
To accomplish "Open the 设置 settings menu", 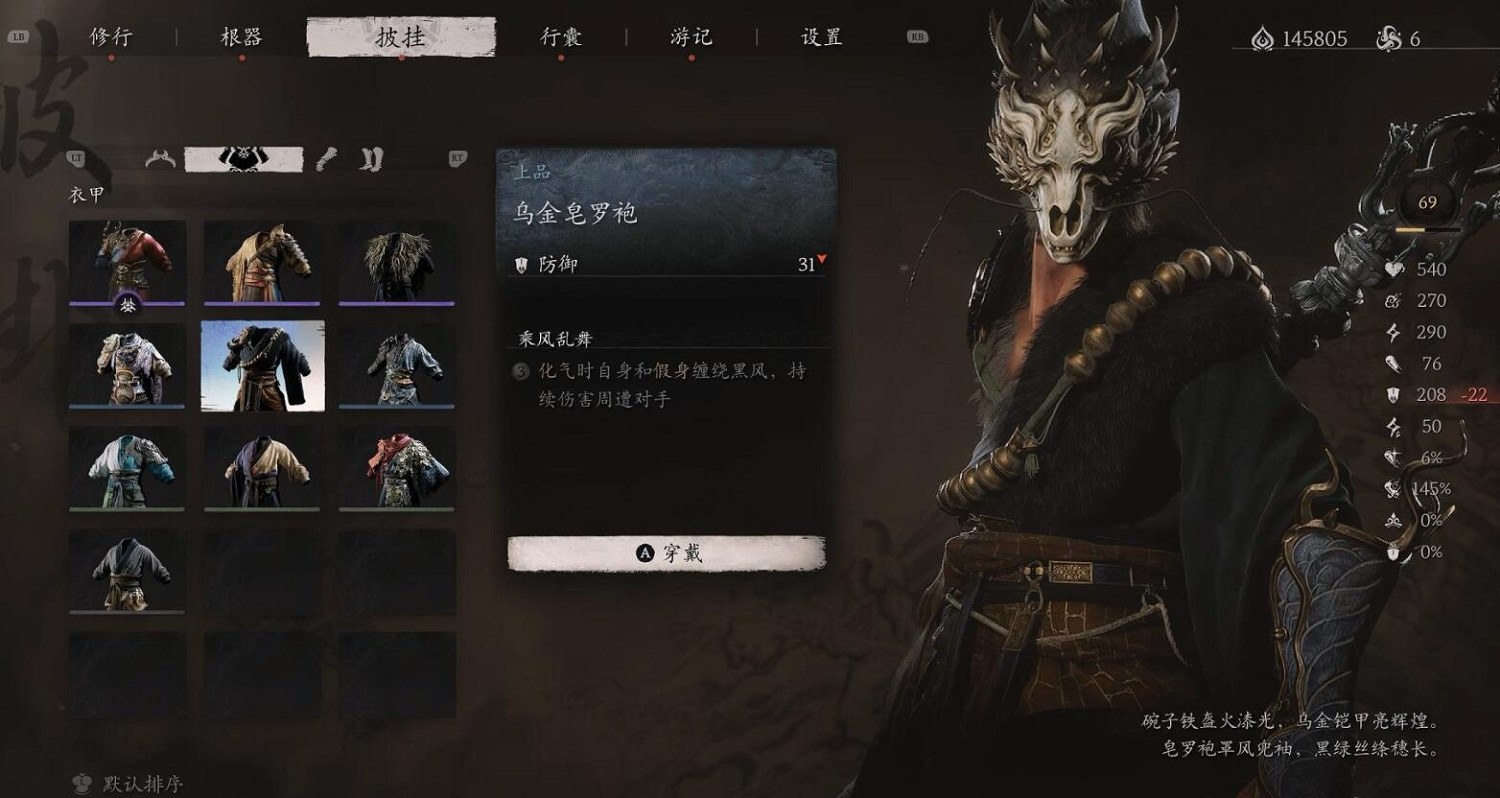I will point(820,34).
